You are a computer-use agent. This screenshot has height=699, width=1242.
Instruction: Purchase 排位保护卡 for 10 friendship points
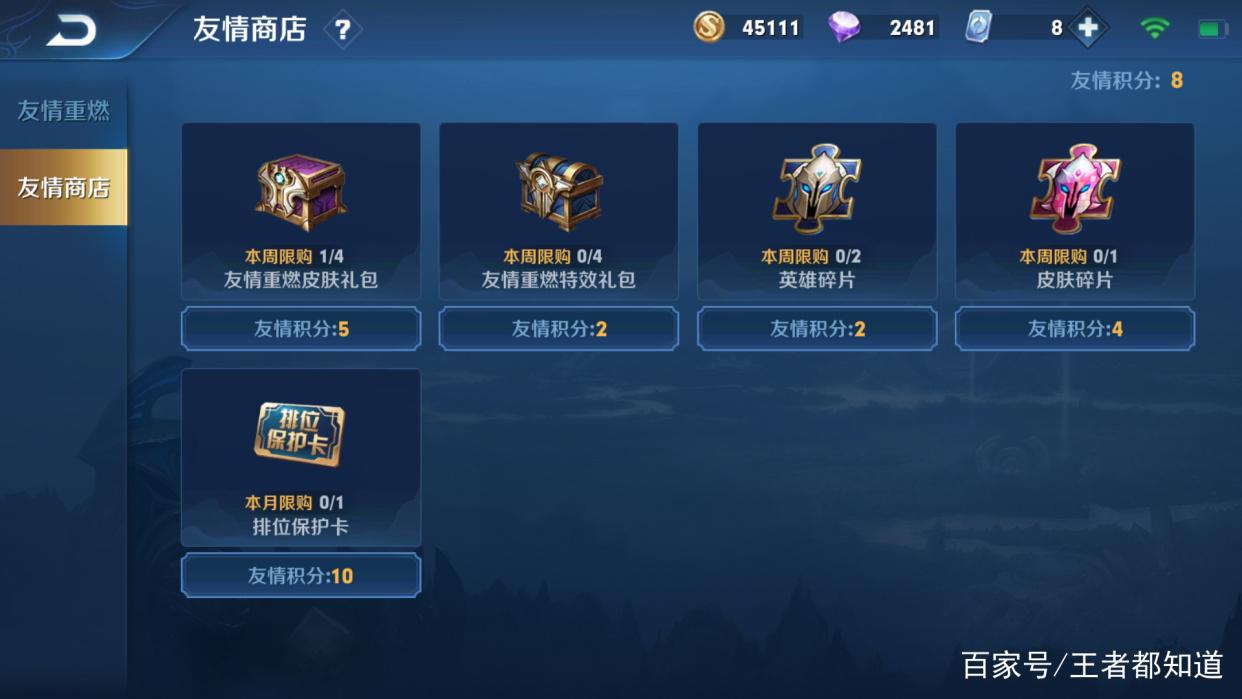301,575
